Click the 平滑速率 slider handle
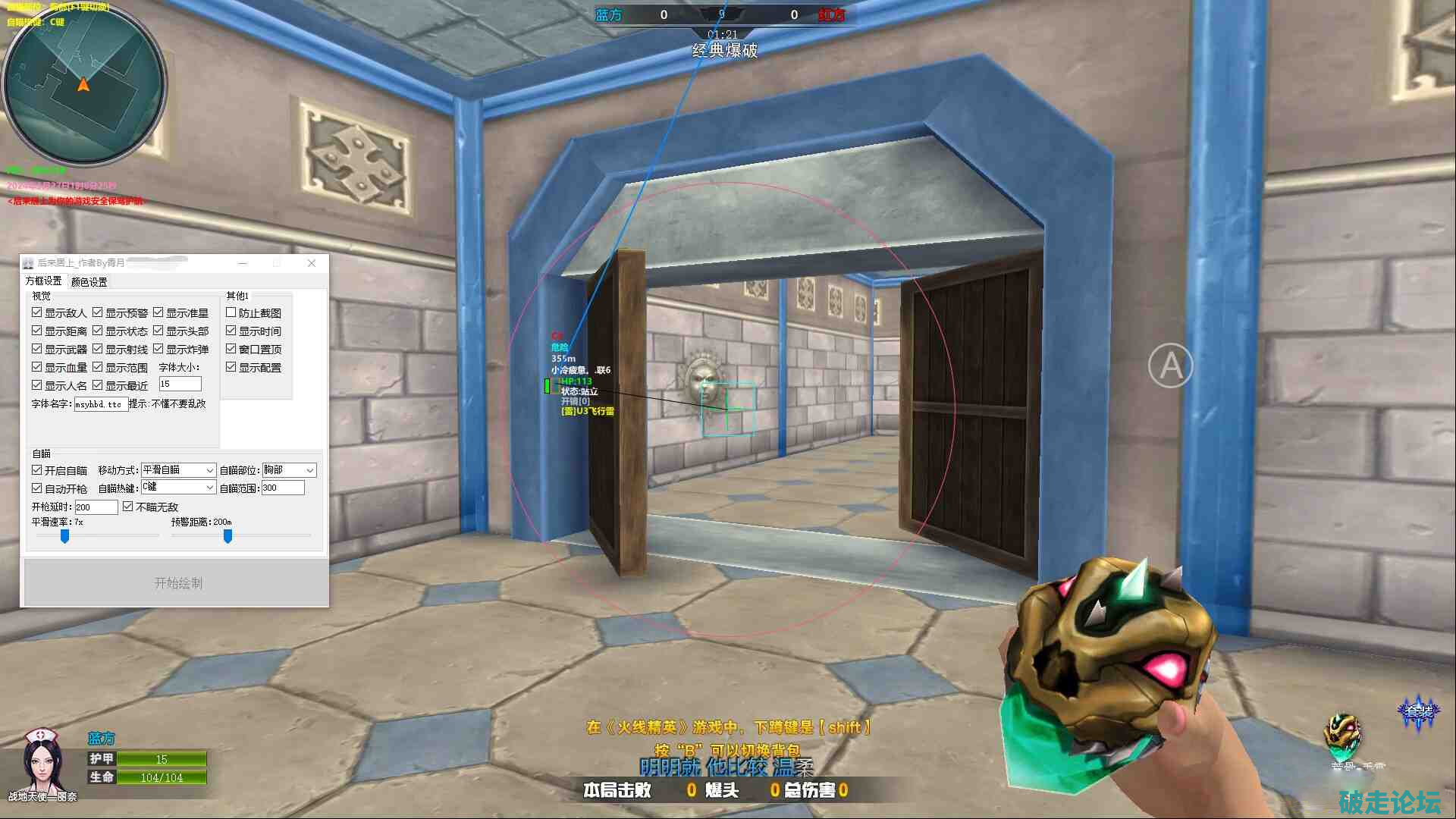 65,536
